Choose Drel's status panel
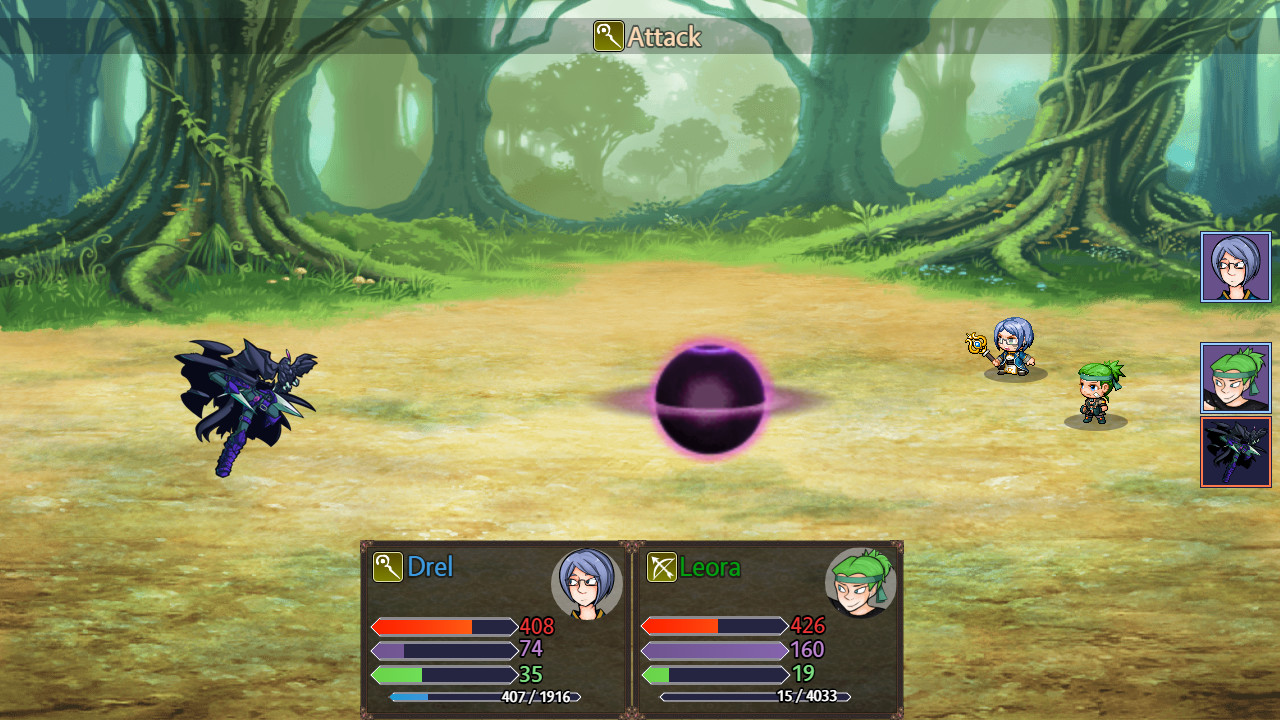1280x720 pixels. [x=497, y=630]
